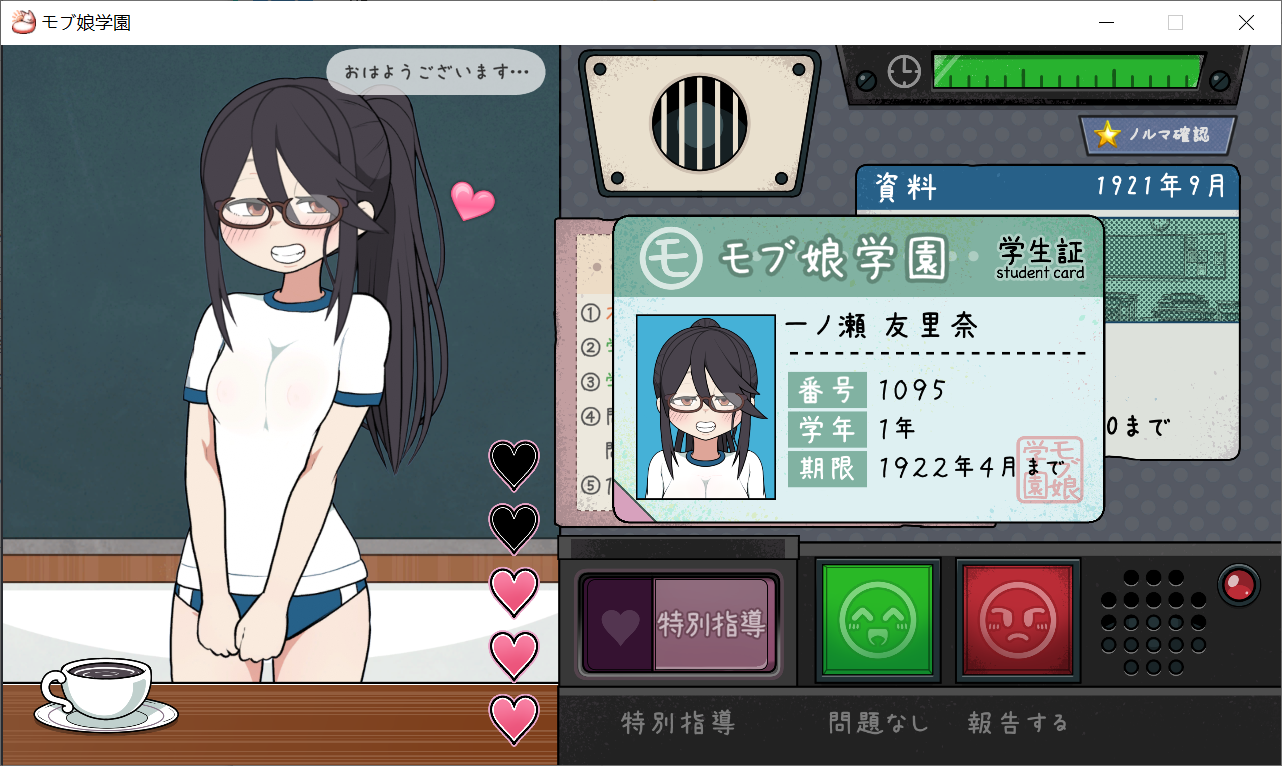Toggle the bottom pink heart on the affection meter
This screenshot has height=766, width=1282.
click(x=514, y=718)
